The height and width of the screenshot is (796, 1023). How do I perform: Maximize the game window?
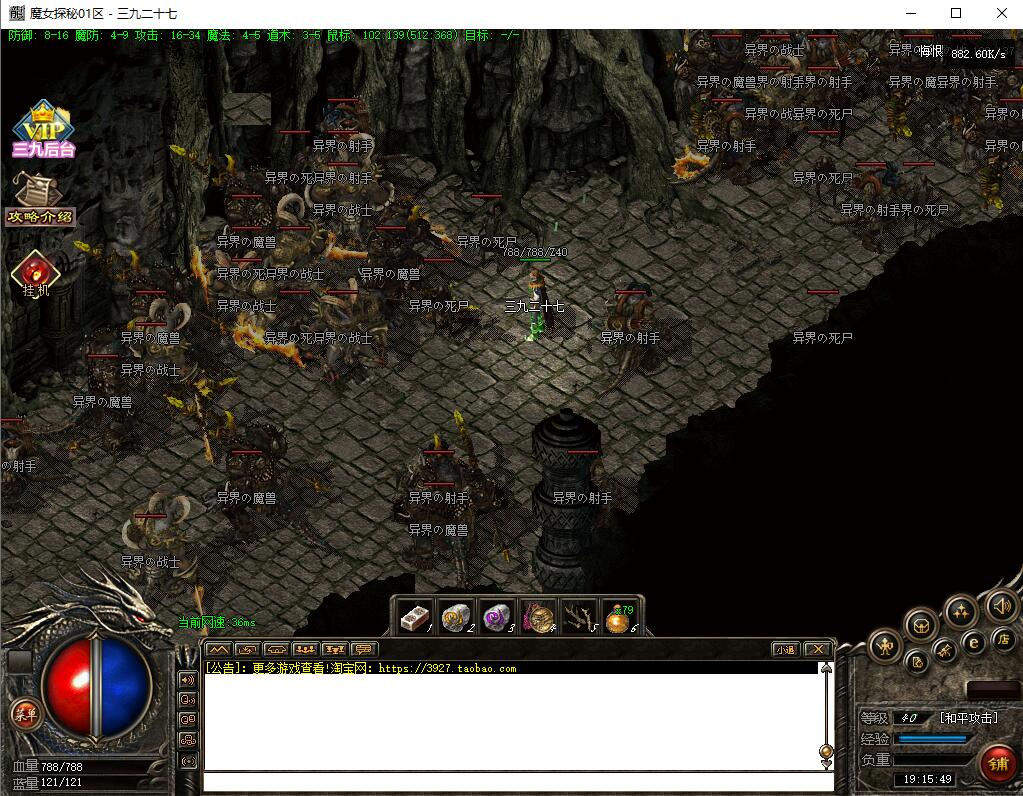pyautogui.click(x=955, y=13)
